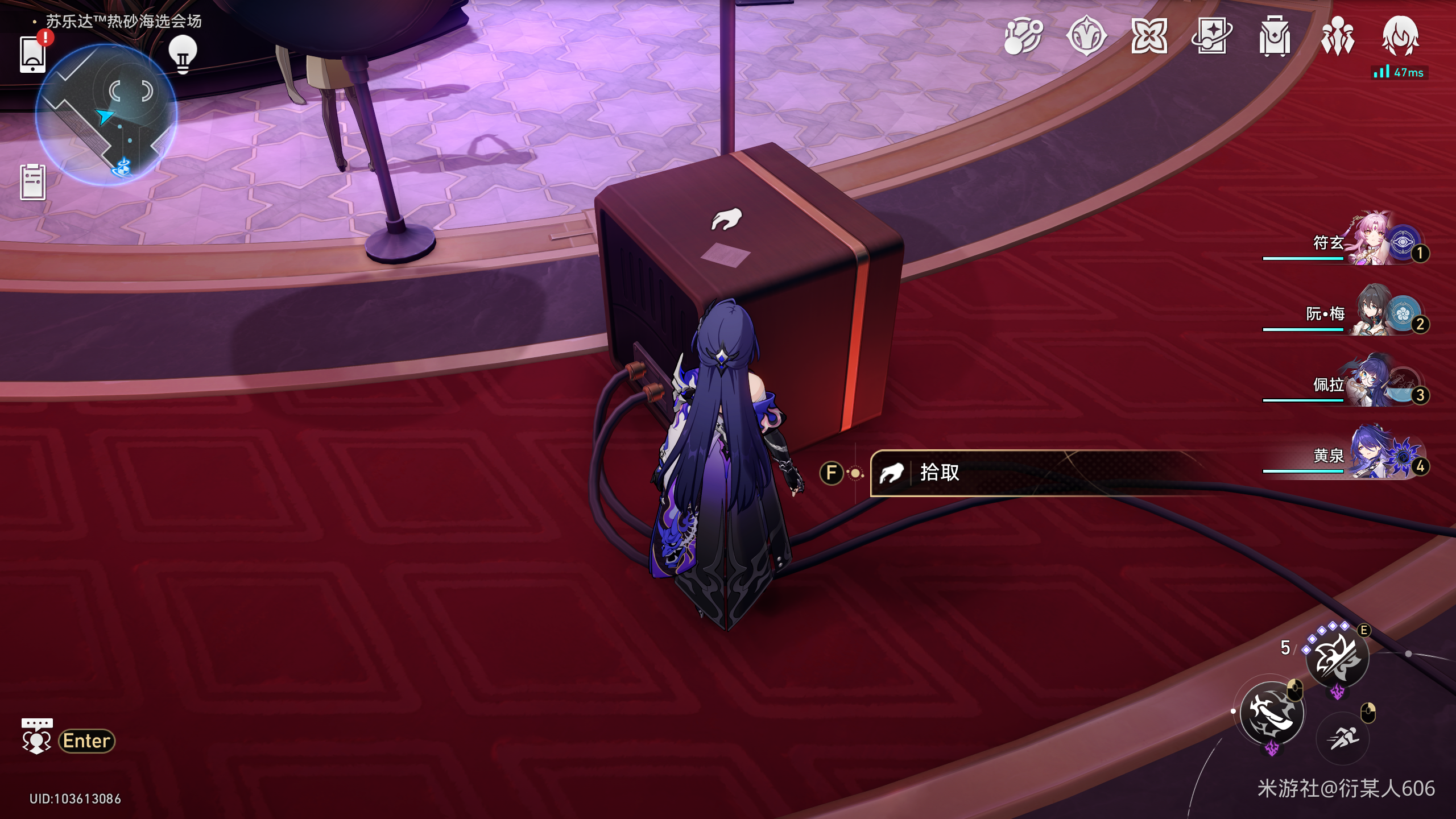1456x819 pixels.
Task: Activate the technique skill icon marked E
Action: [1337, 659]
